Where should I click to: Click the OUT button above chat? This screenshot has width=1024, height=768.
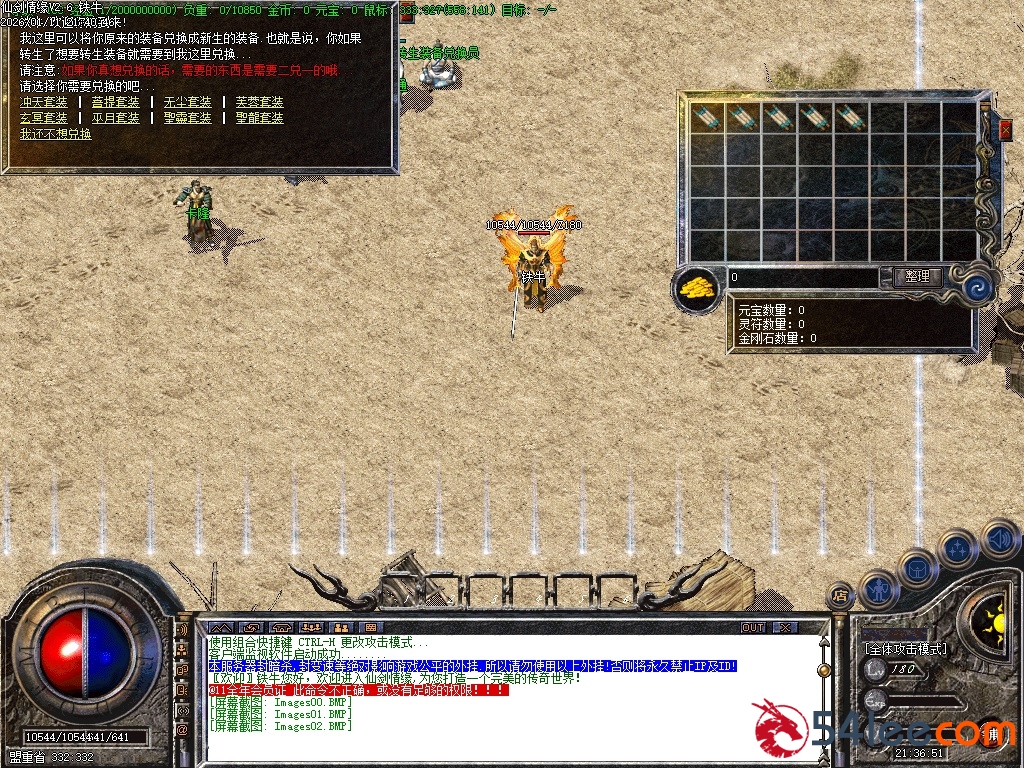click(x=753, y=627)
